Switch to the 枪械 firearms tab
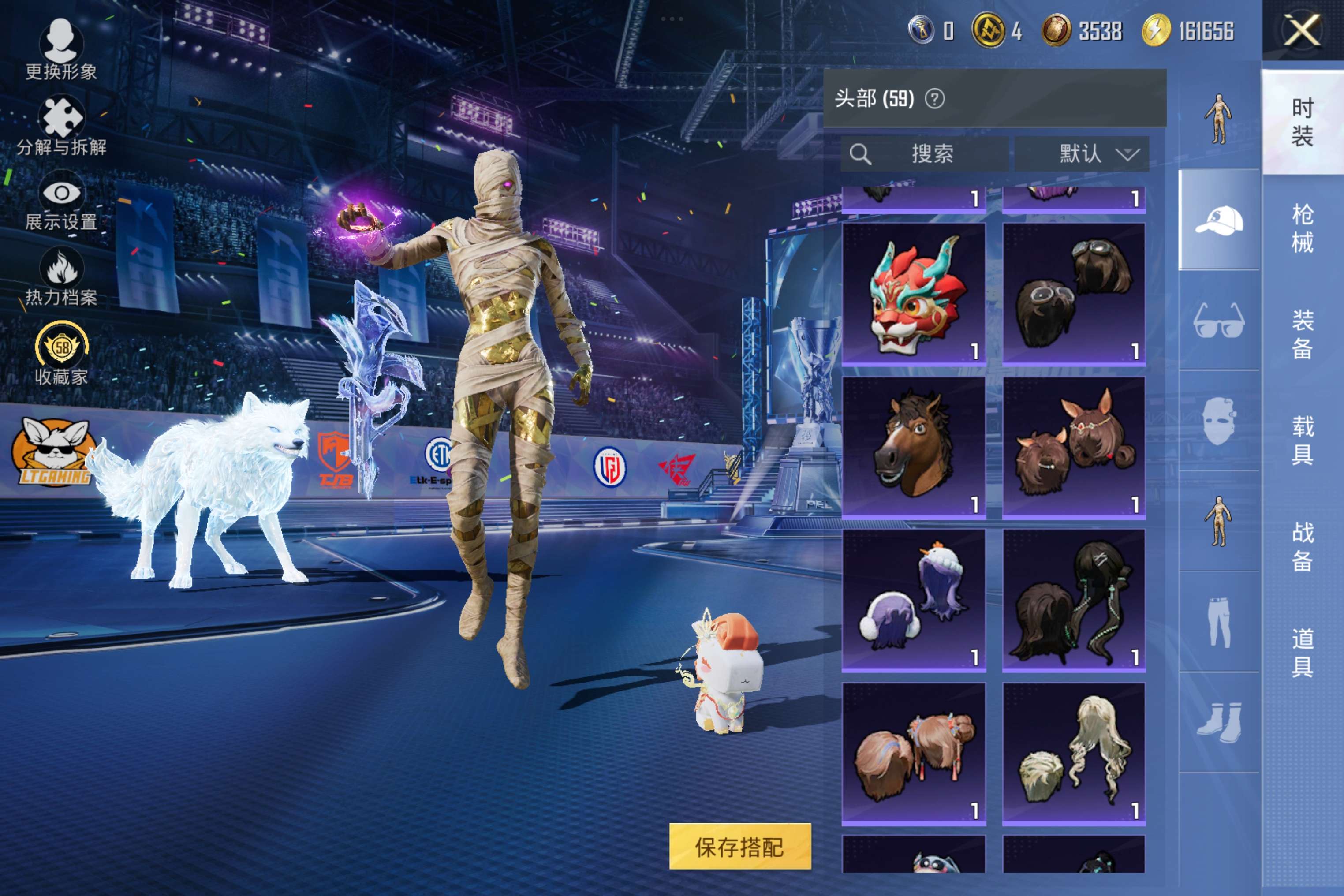 (1302, 228)
